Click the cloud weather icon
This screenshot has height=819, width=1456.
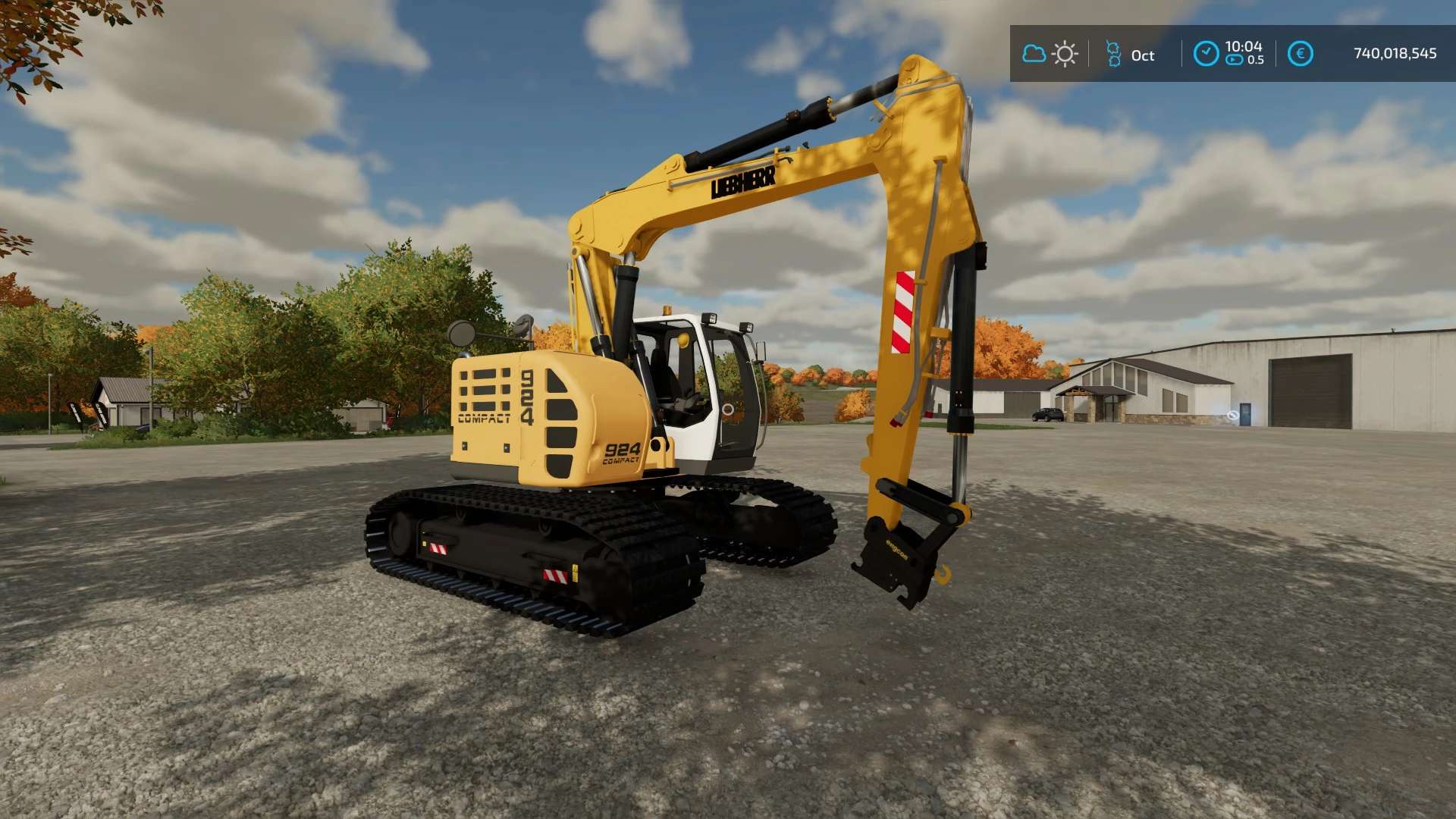(x=1034, y=54)
